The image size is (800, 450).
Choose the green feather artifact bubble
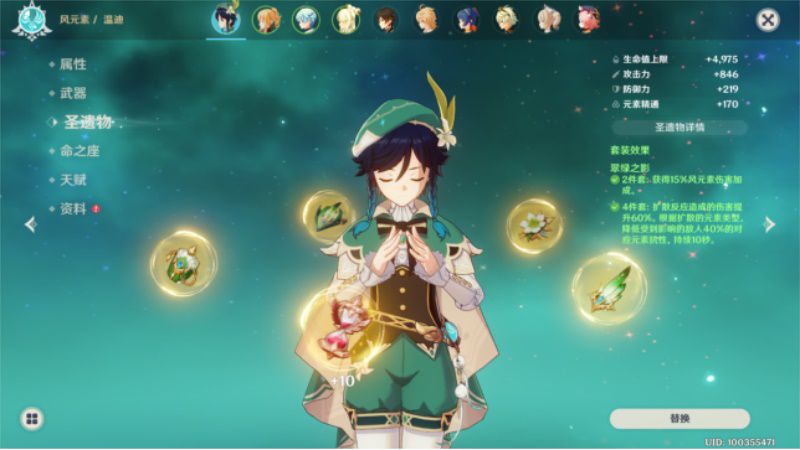(608, 287)
